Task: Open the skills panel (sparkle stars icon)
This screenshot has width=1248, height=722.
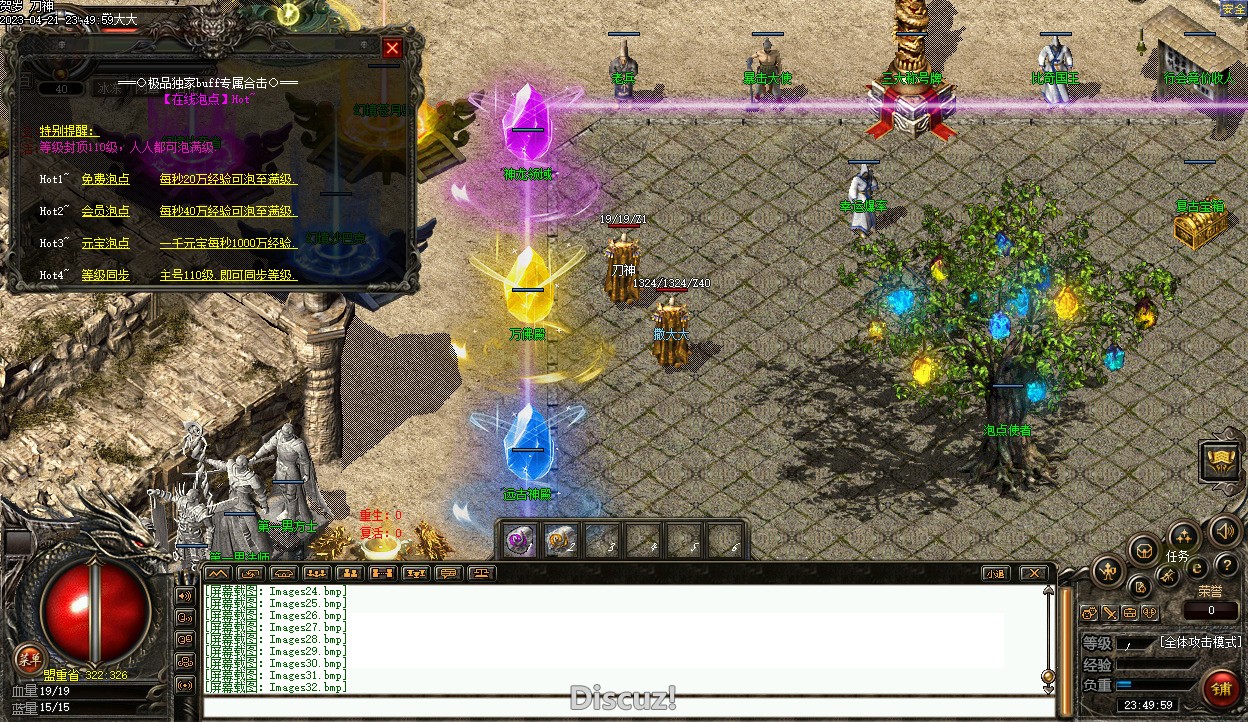Action: coord(1184,536)
